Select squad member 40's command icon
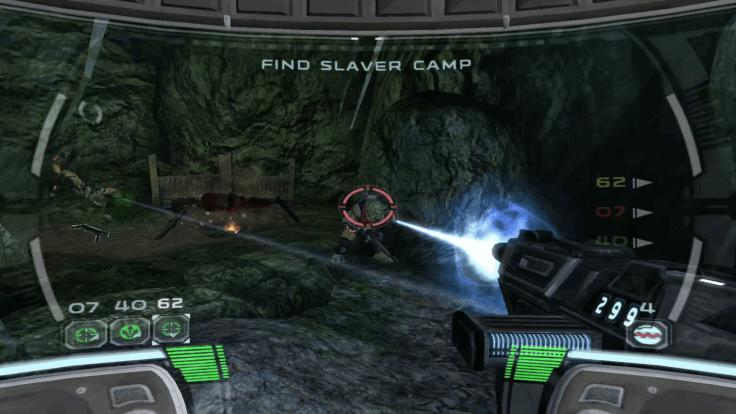Screen dimensions: 736x414 (x=127, y=329)
